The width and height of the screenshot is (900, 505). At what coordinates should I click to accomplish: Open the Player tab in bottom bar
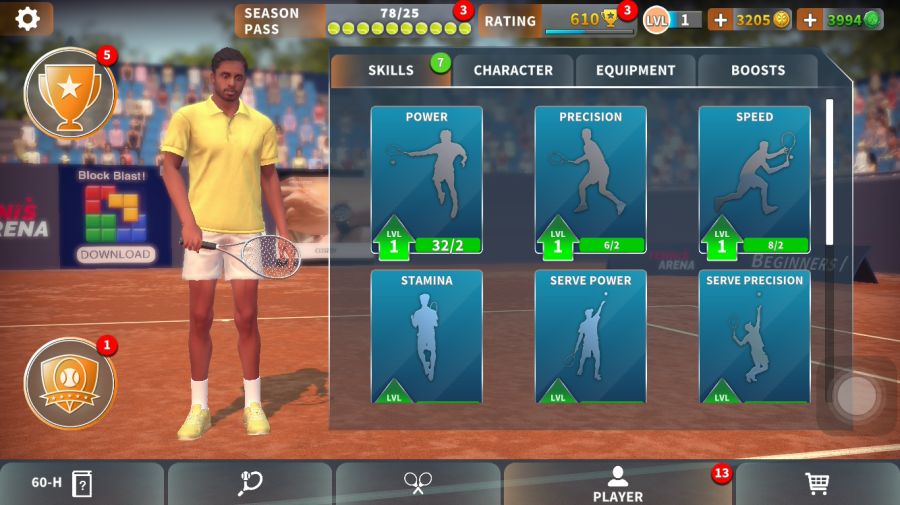point(617,484)
